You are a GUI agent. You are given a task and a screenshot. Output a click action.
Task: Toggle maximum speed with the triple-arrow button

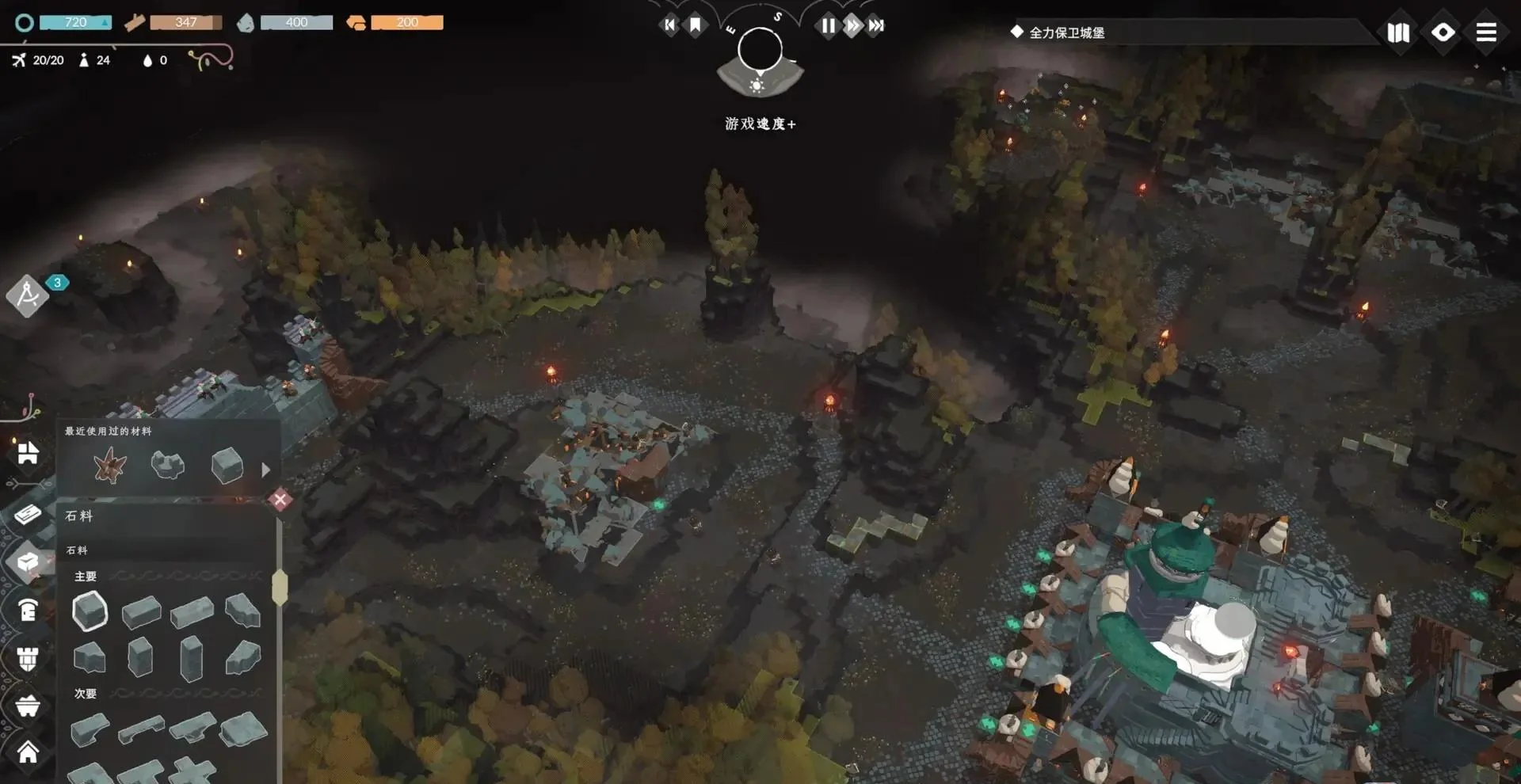click(x=875, y=25)
